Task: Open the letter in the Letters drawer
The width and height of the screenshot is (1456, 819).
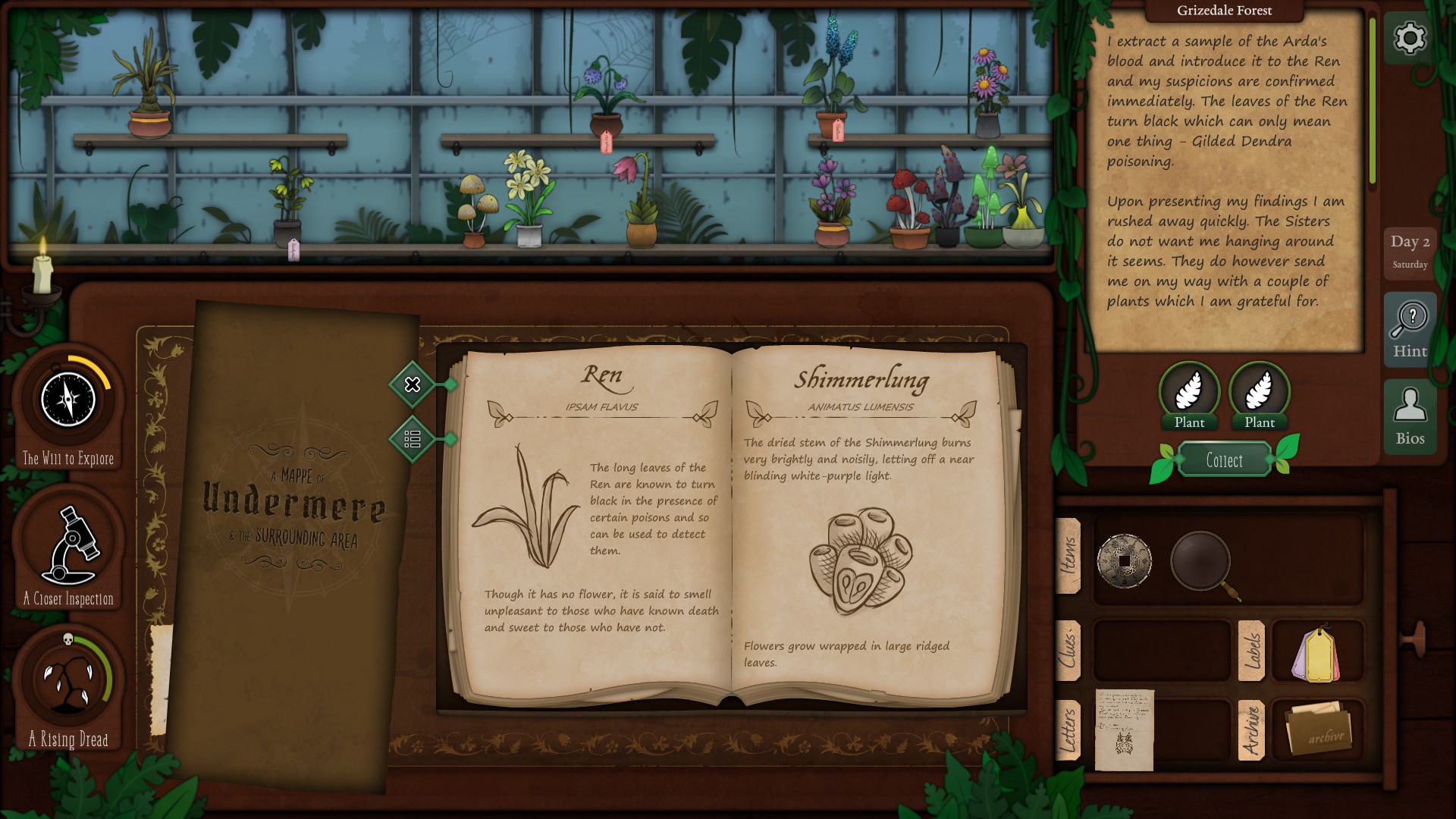Action: point(1124,730)
